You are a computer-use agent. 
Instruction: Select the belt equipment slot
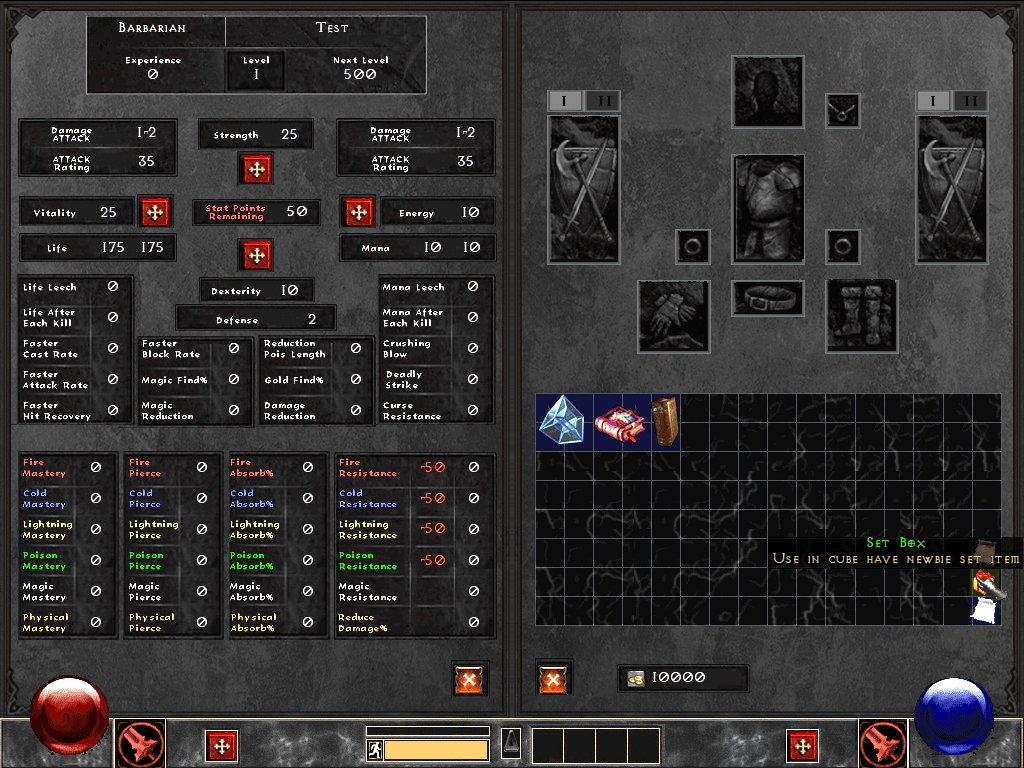pyautogui.click(x=768, y=298)
